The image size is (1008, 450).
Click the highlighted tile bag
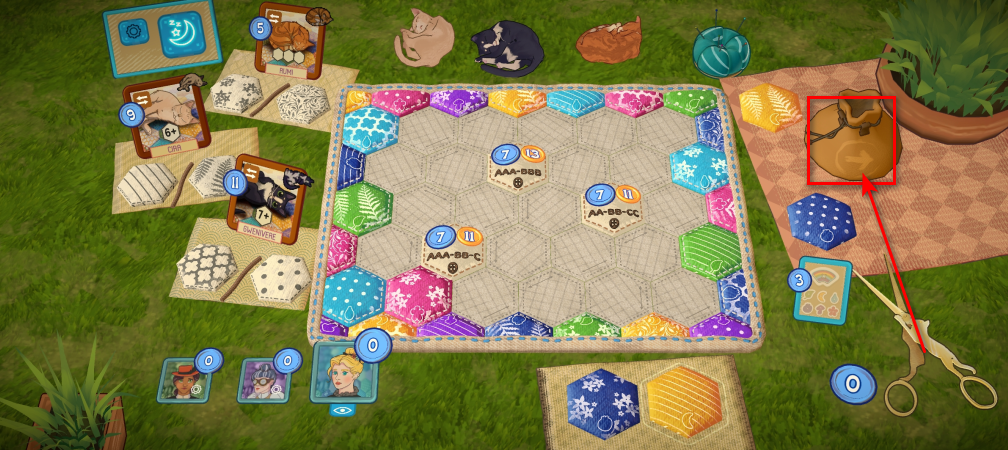tap(851, 140)
